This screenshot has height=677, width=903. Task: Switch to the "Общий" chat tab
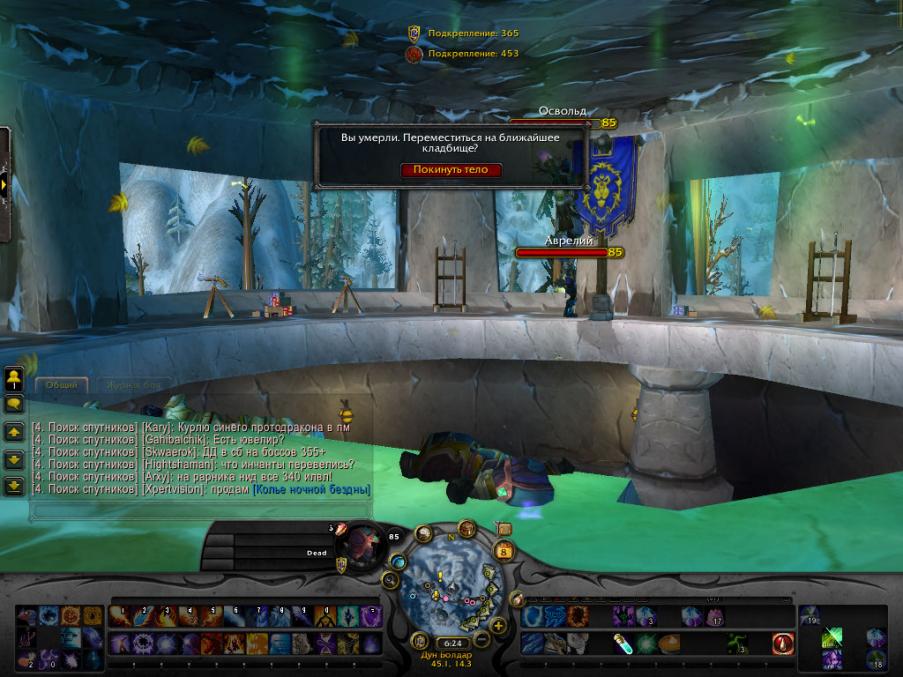coord(61,385)
